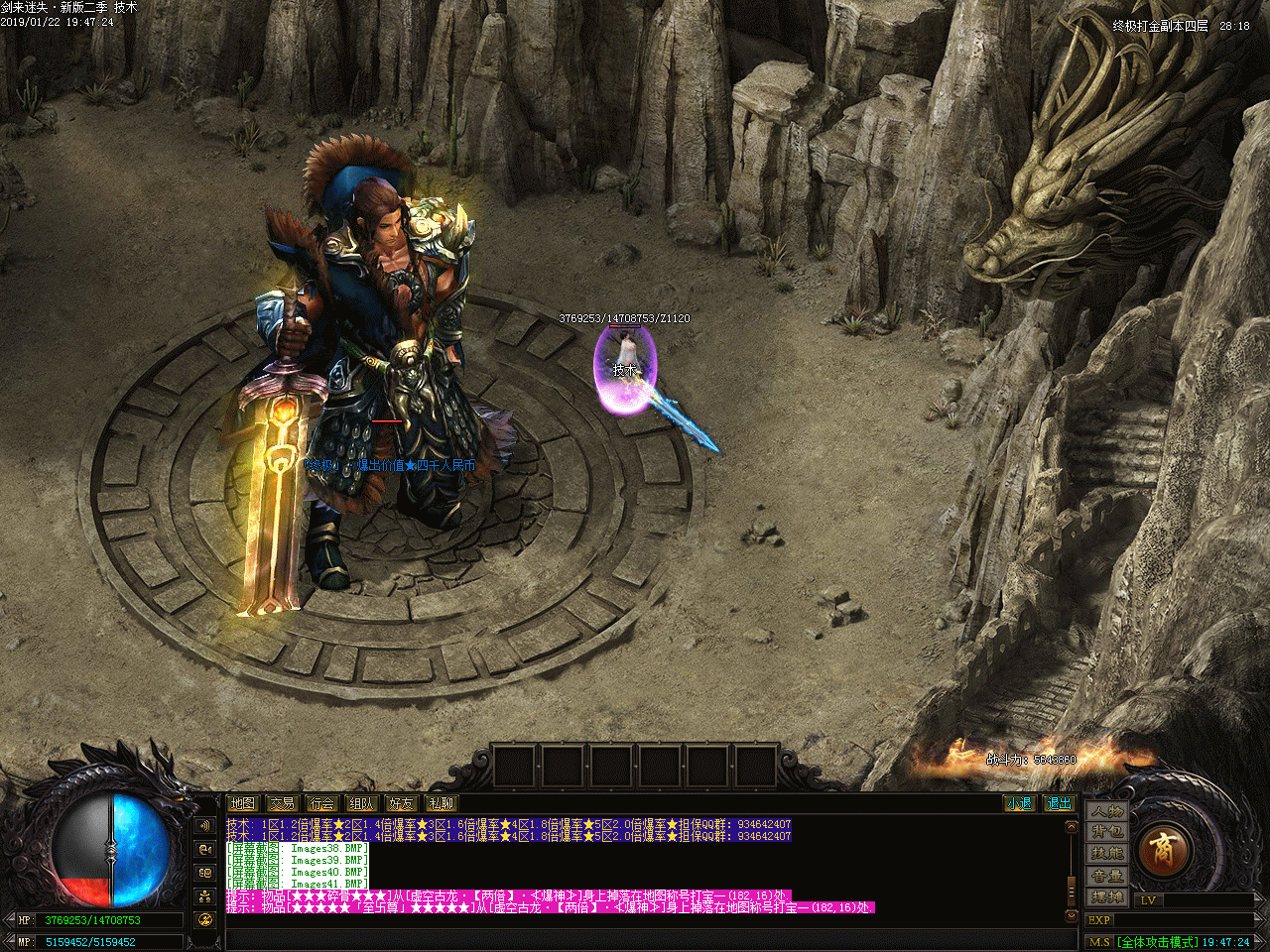1270x952 pixels.
Task: Click the 小退 return-to-character-select button
Action: 1019,803
